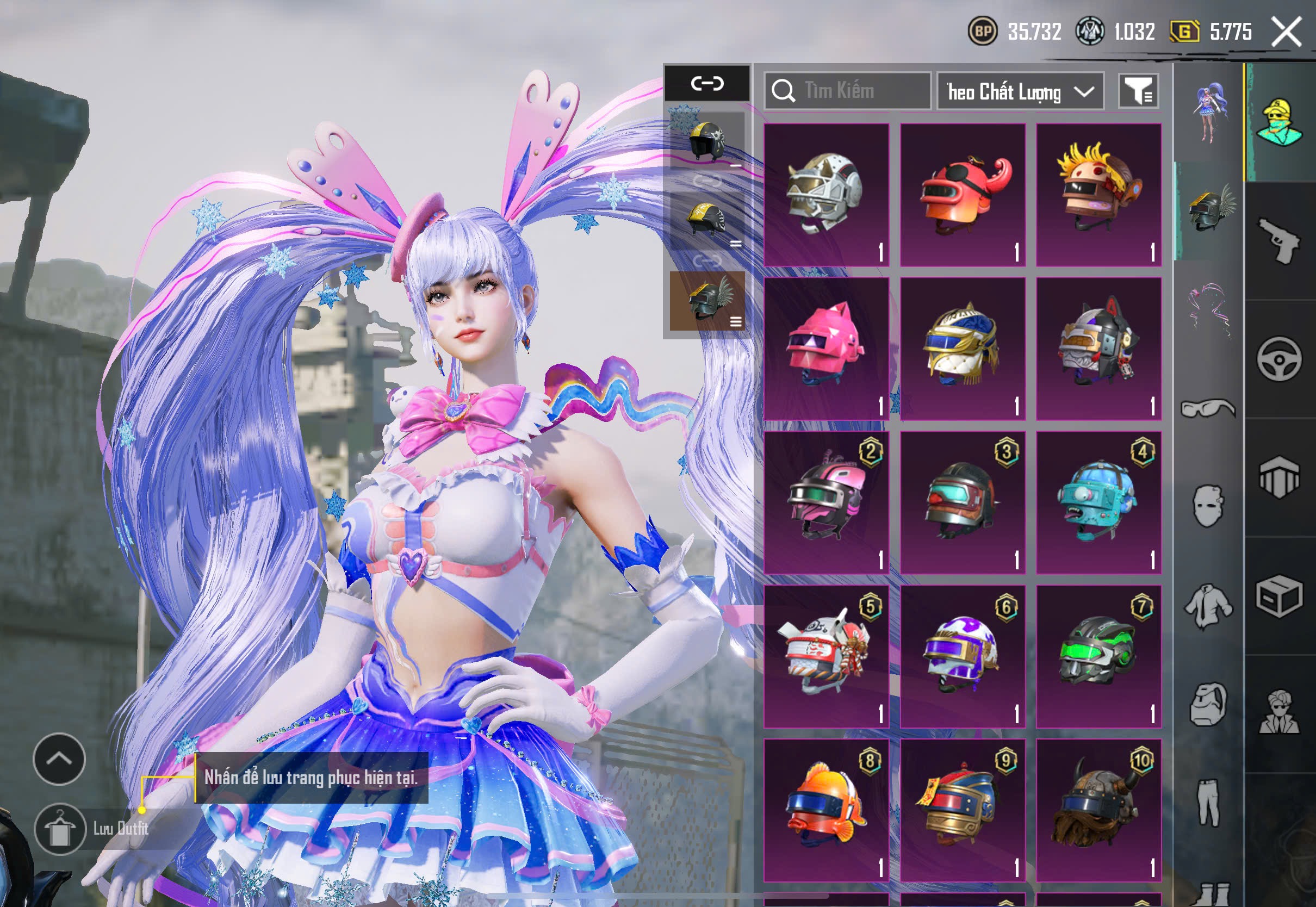Open the Theo Chất Lượng sort dropdown
Screen dimensions: 1316x907
(1020, 91)
